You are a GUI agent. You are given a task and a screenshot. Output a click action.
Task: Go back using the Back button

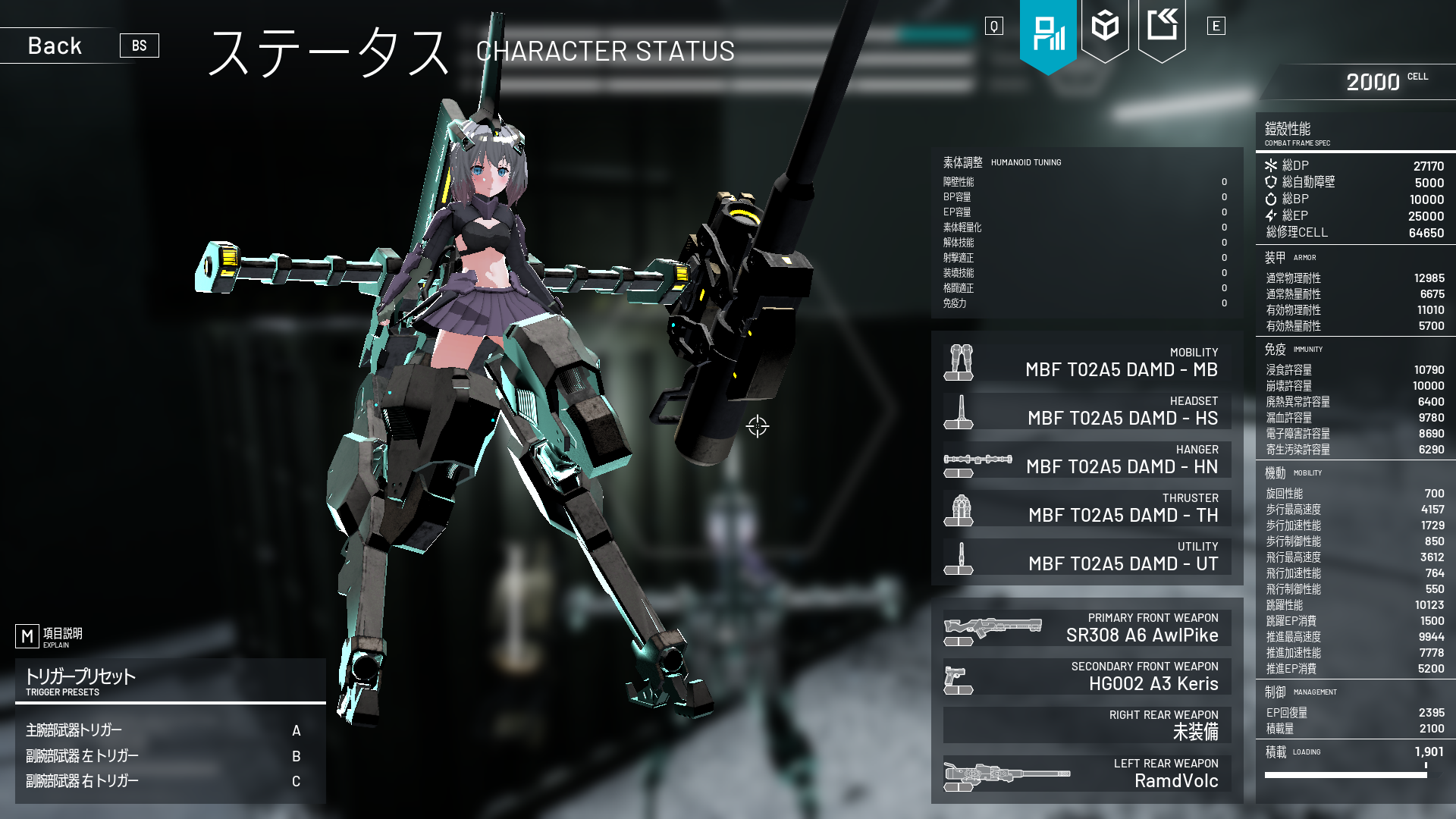coord(55,45)
